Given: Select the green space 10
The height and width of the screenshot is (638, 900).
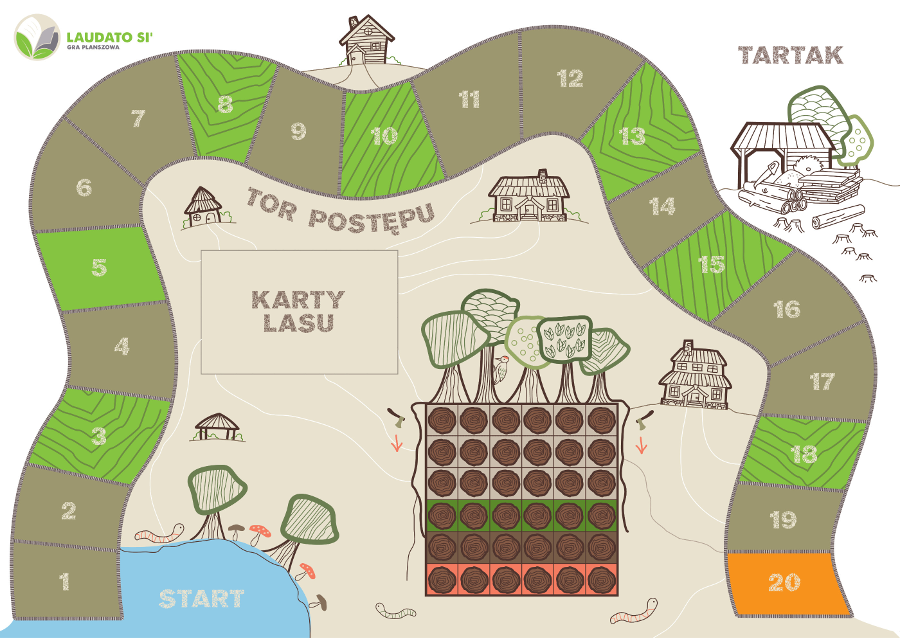Looking at the screenshot, I should click(x=384, y=136).
